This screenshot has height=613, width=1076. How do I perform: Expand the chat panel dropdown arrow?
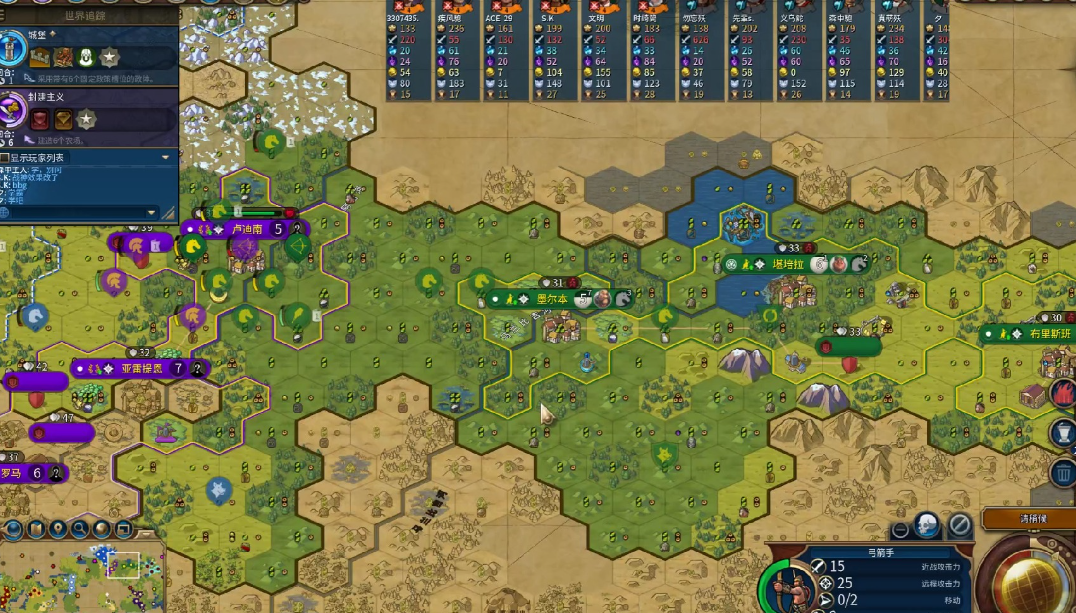coord(166,158)
